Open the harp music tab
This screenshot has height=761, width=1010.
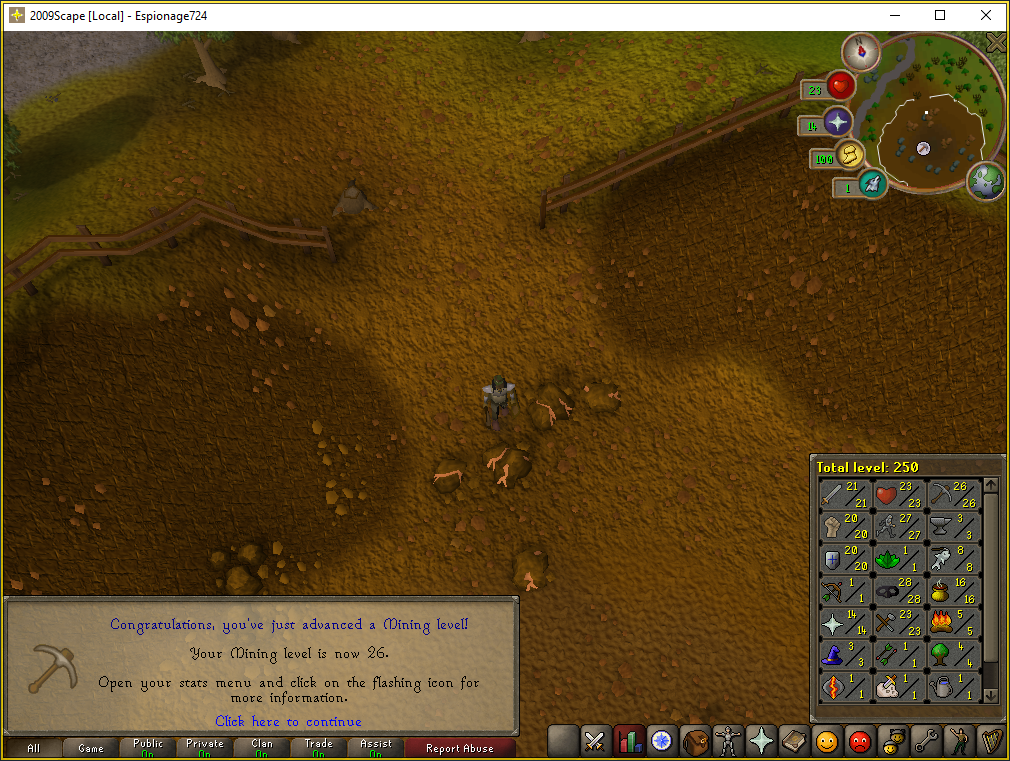(x=990, y=741)
